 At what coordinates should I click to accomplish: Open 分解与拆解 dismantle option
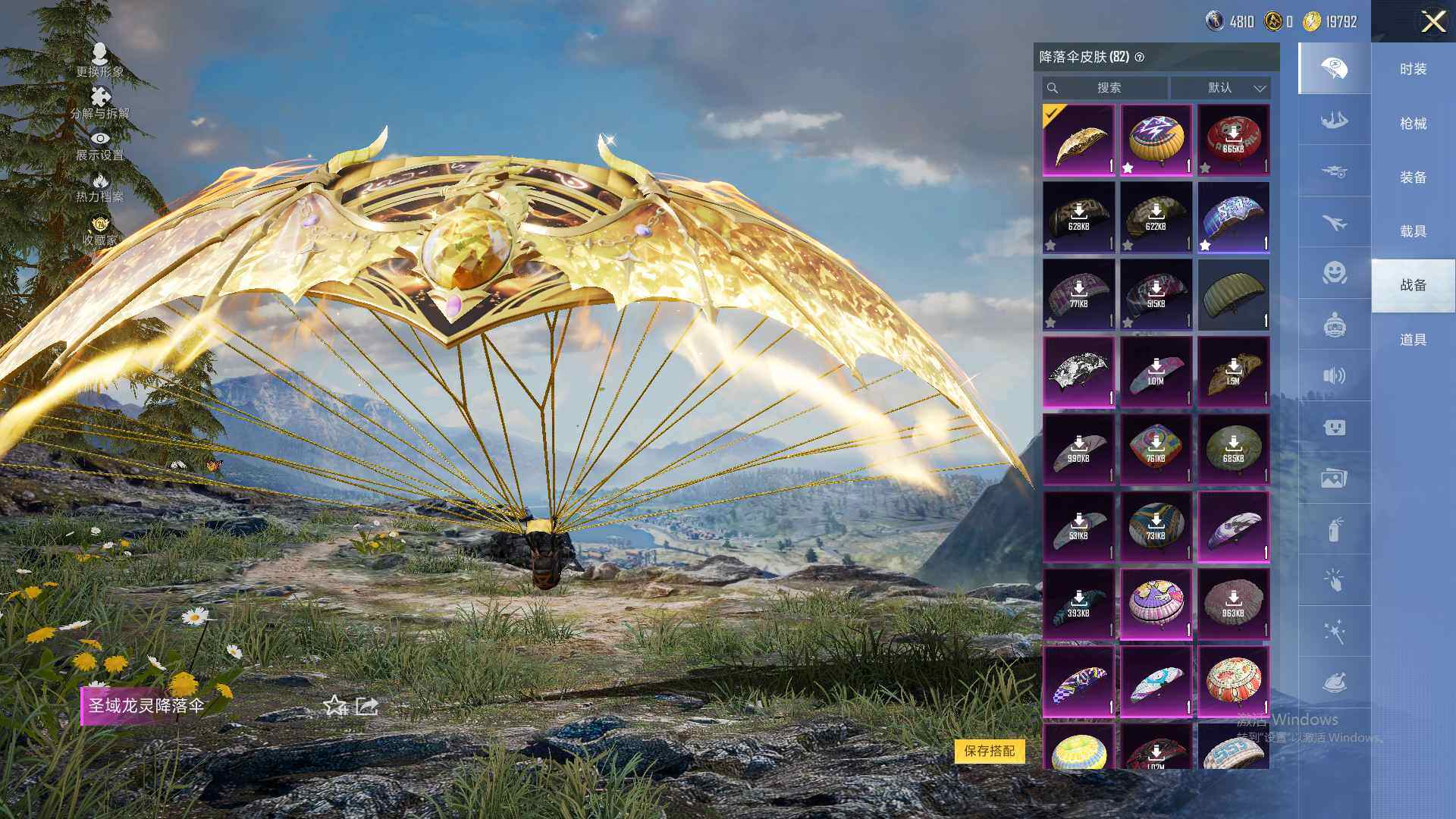tap(99, 102)
